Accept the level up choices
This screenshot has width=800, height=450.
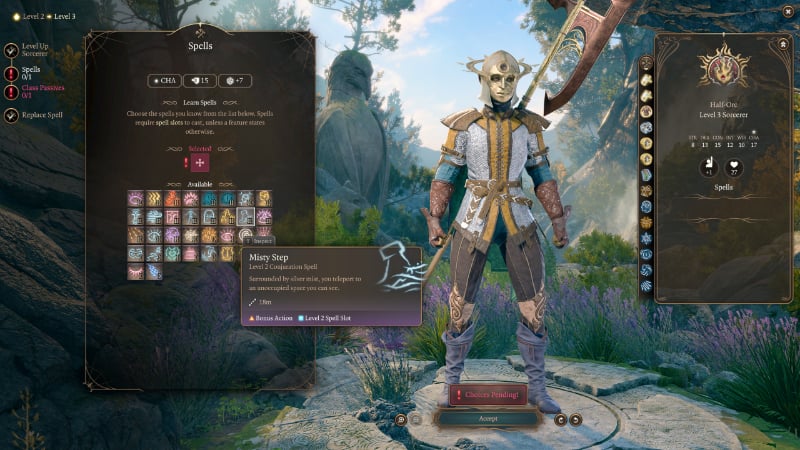click(487, 418)
